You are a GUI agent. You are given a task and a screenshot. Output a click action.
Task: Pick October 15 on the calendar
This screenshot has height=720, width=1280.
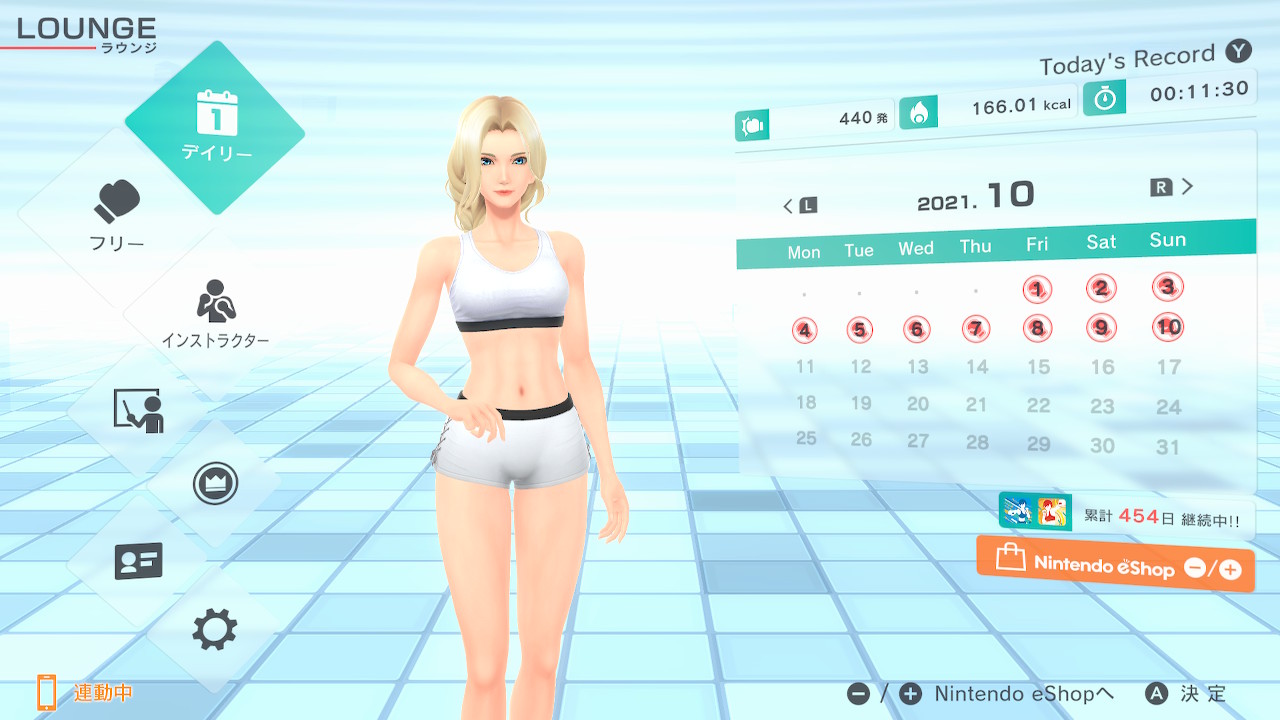pos(1039,367)
